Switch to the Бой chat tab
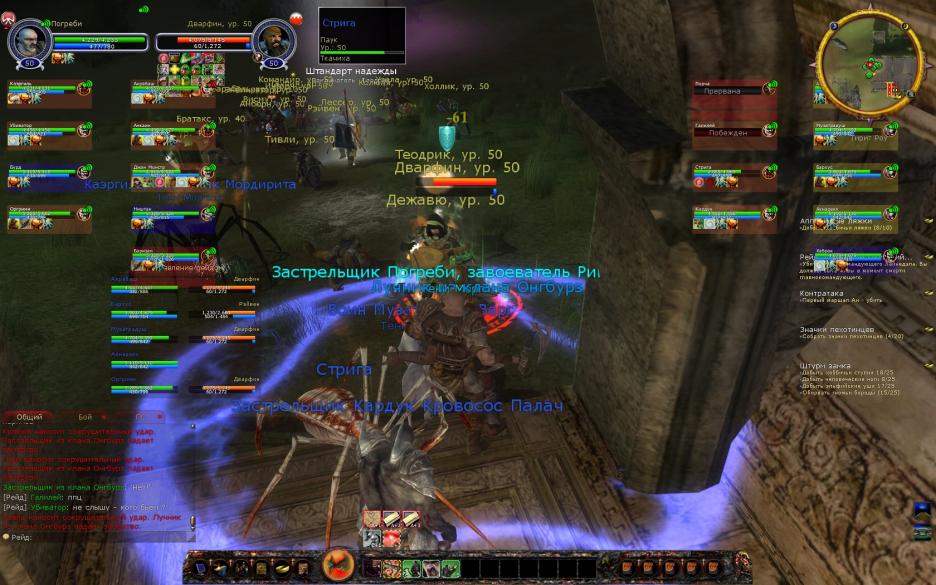Screen dimensions: 936x585 pos(85,417)
